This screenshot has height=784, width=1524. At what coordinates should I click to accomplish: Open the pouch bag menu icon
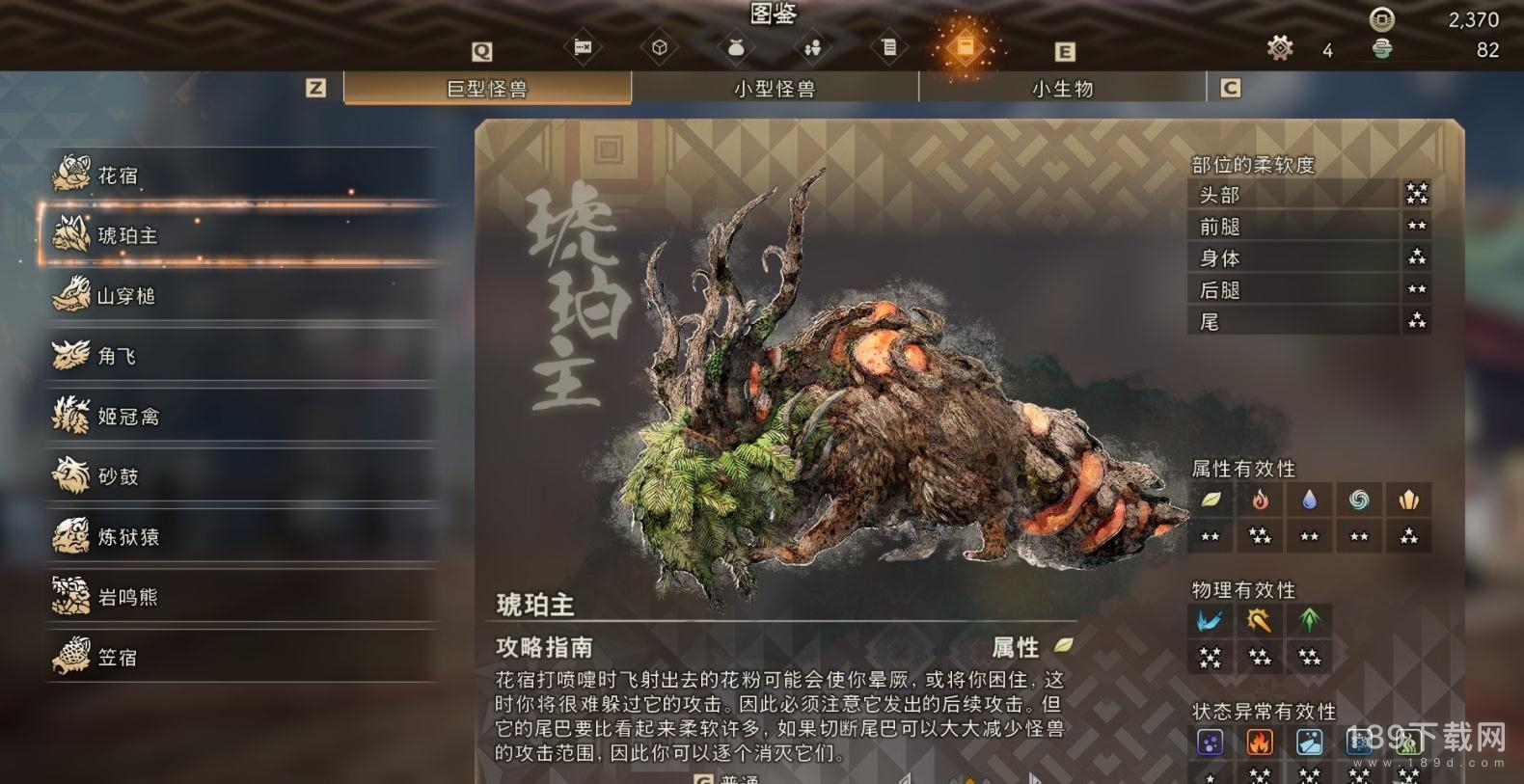[x=736, y=47]
